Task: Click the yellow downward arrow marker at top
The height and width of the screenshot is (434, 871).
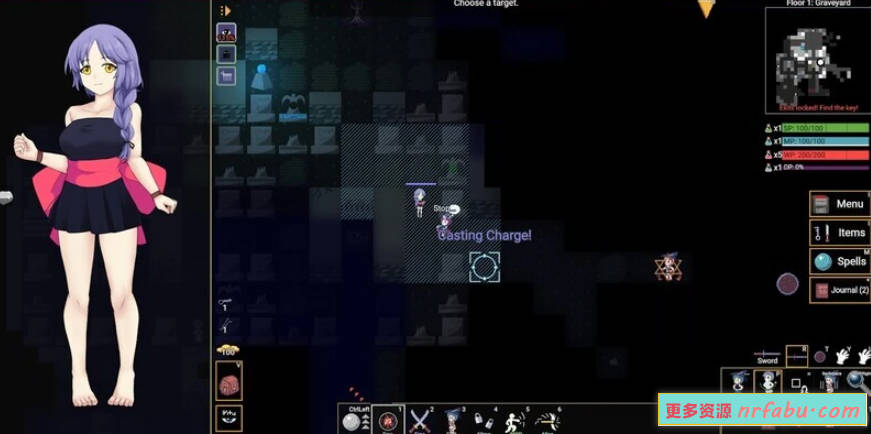Action: click(x=706, y=9)
